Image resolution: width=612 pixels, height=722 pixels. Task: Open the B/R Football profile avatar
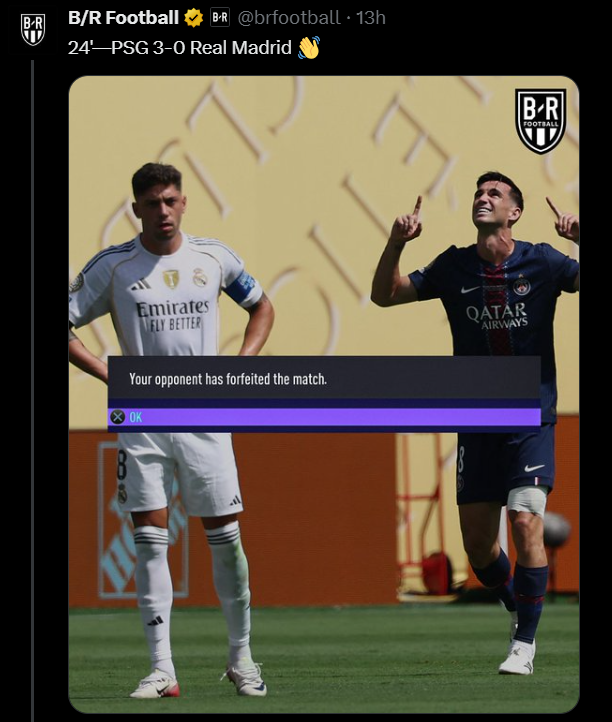[x=33, y=29]
